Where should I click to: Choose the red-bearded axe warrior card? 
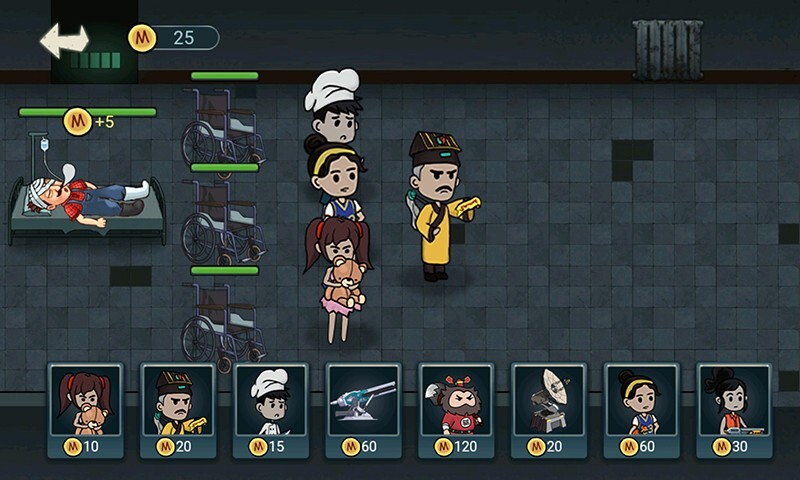[456, 409]
